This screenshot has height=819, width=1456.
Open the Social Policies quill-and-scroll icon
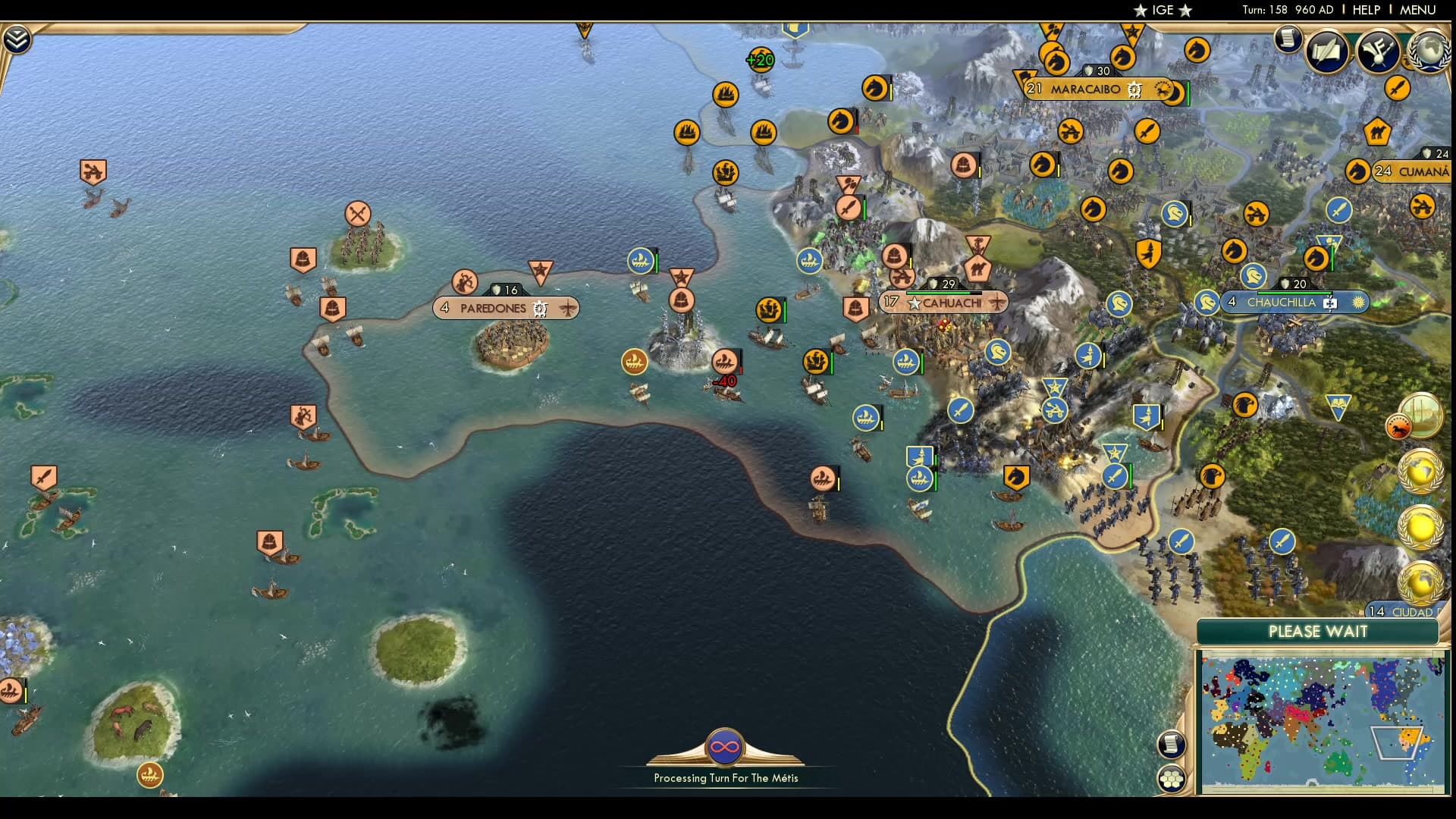[x=1326, y=53]
